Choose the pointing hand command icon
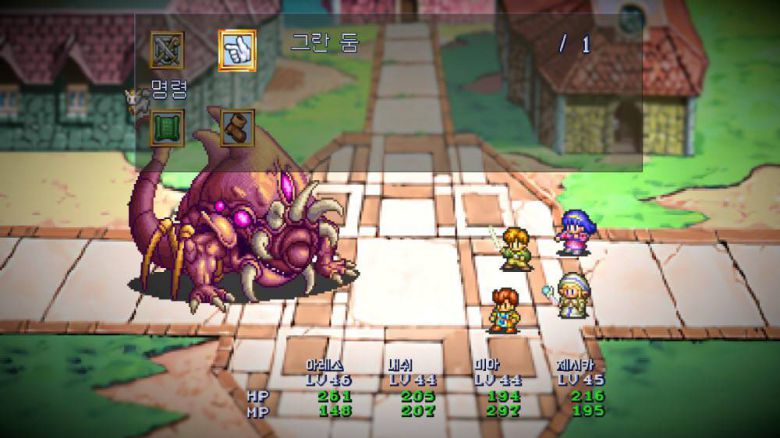This screenshot has height=438, width=780. (237, 48)
